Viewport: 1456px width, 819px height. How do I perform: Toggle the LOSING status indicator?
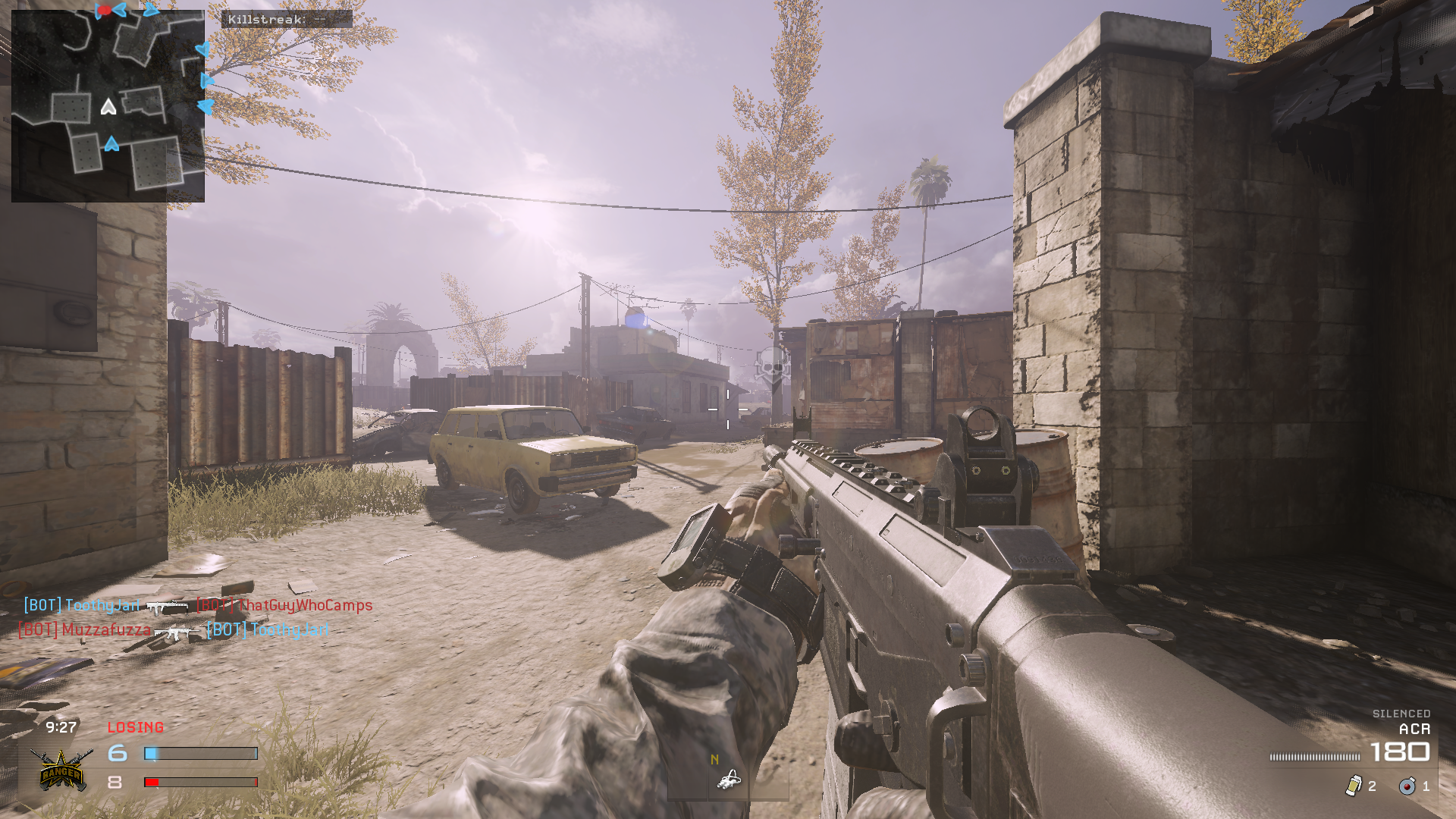coord(136,727)
